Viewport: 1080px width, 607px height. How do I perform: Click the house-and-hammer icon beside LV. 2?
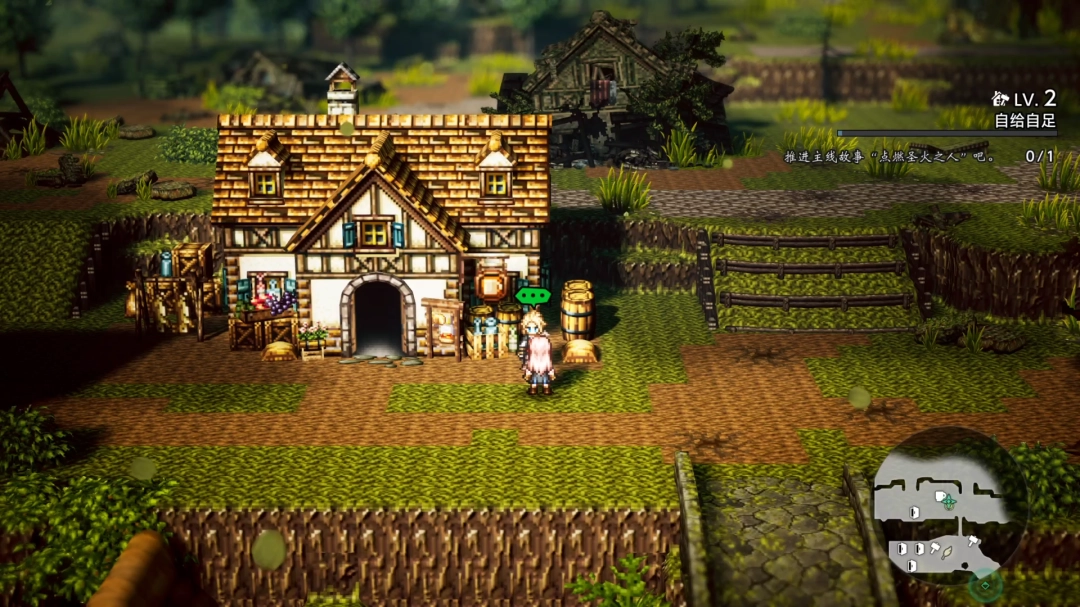tap(1000, 98)
